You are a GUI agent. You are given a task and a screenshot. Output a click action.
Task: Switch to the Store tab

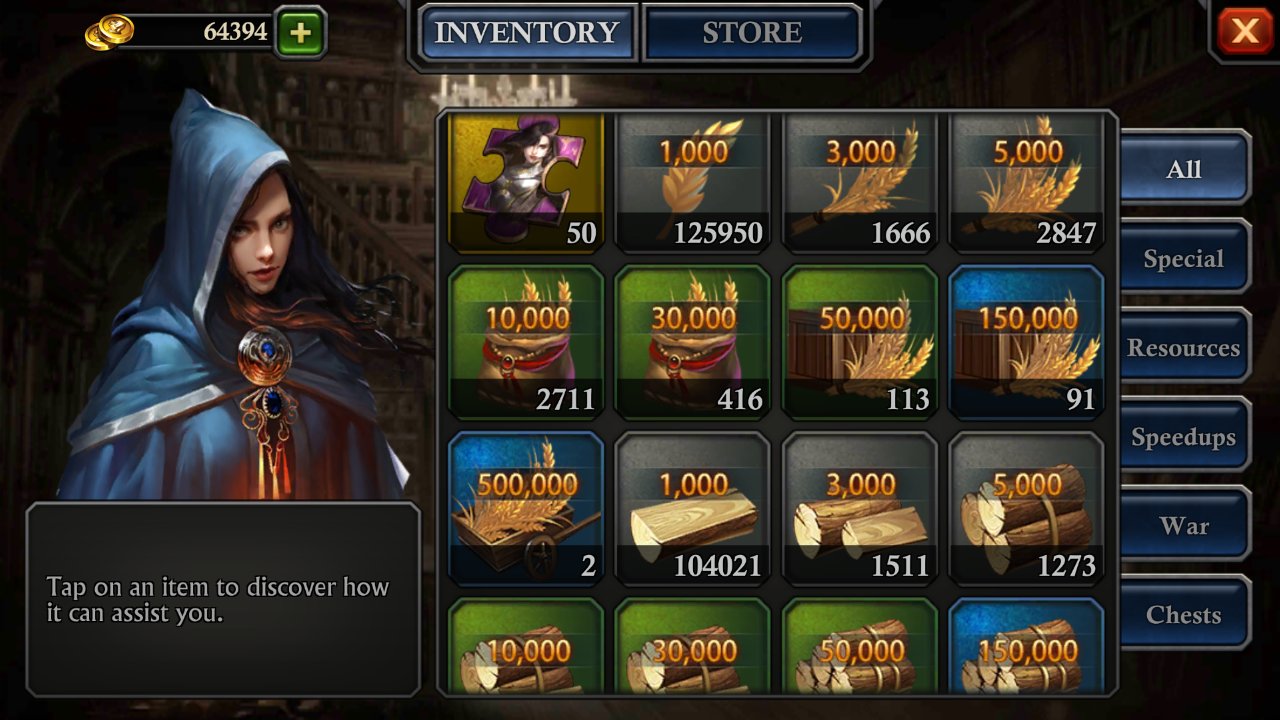point(752,33)
